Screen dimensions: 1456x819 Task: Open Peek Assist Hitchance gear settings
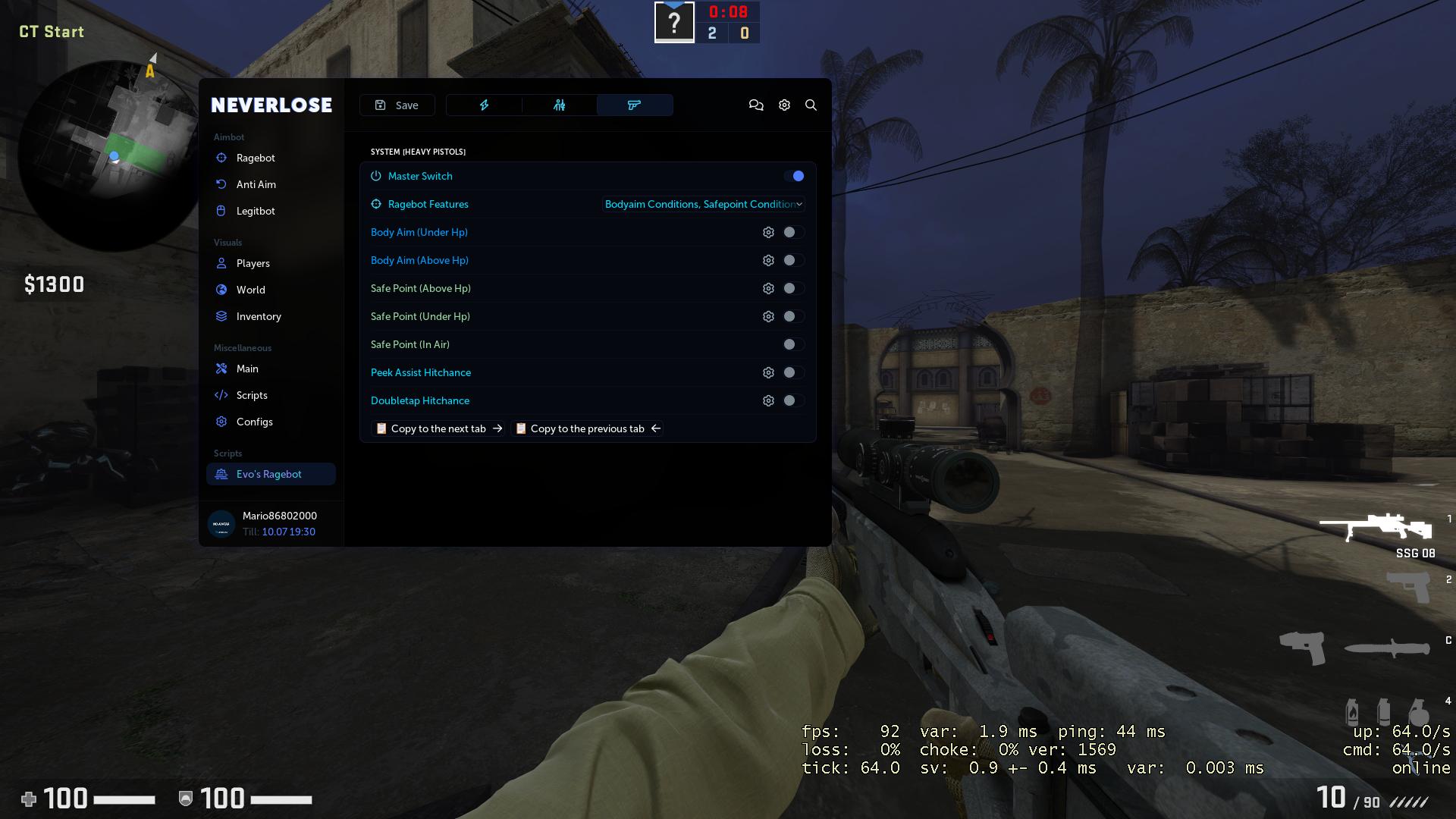(x=769, y=372)
